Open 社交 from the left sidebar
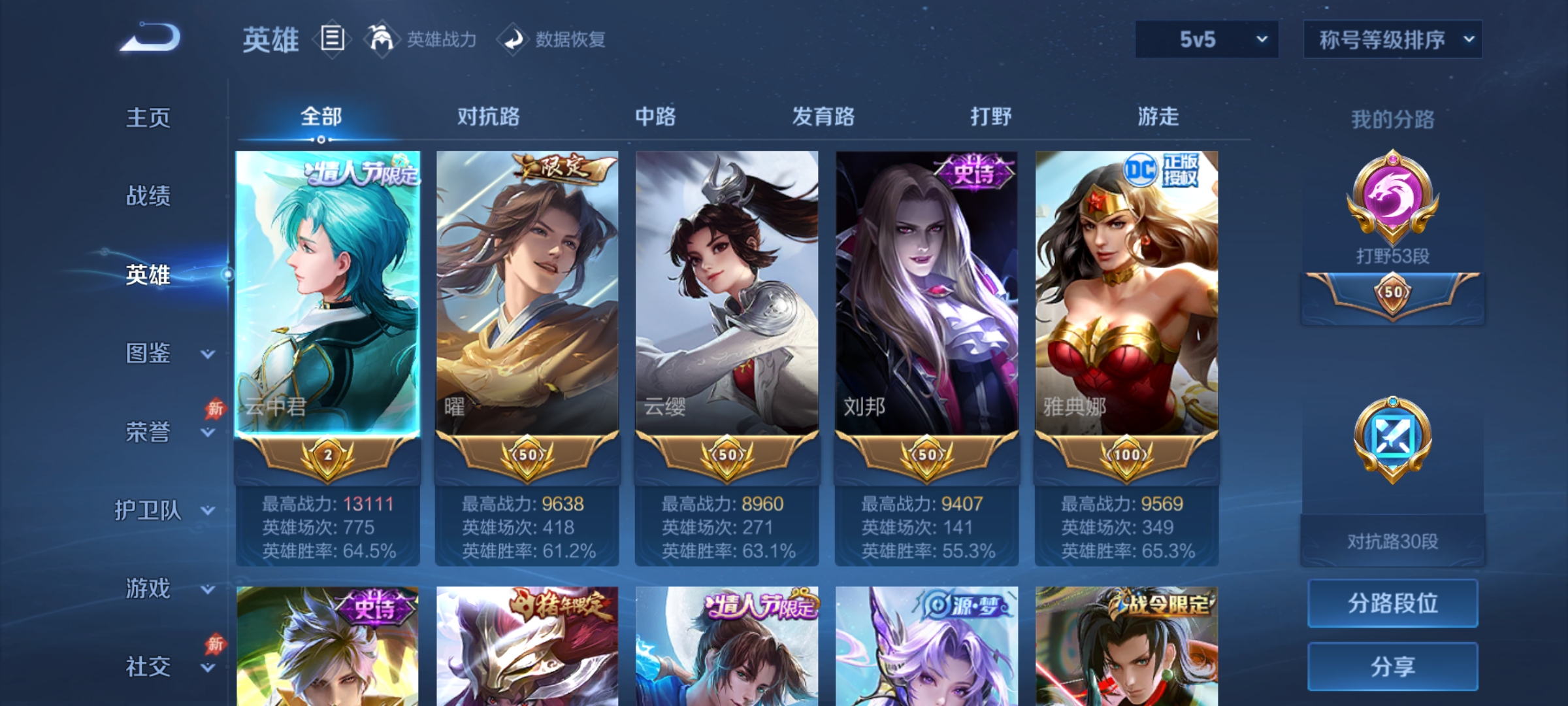Viewport: 1568px width, 706px height. (148, 667)
